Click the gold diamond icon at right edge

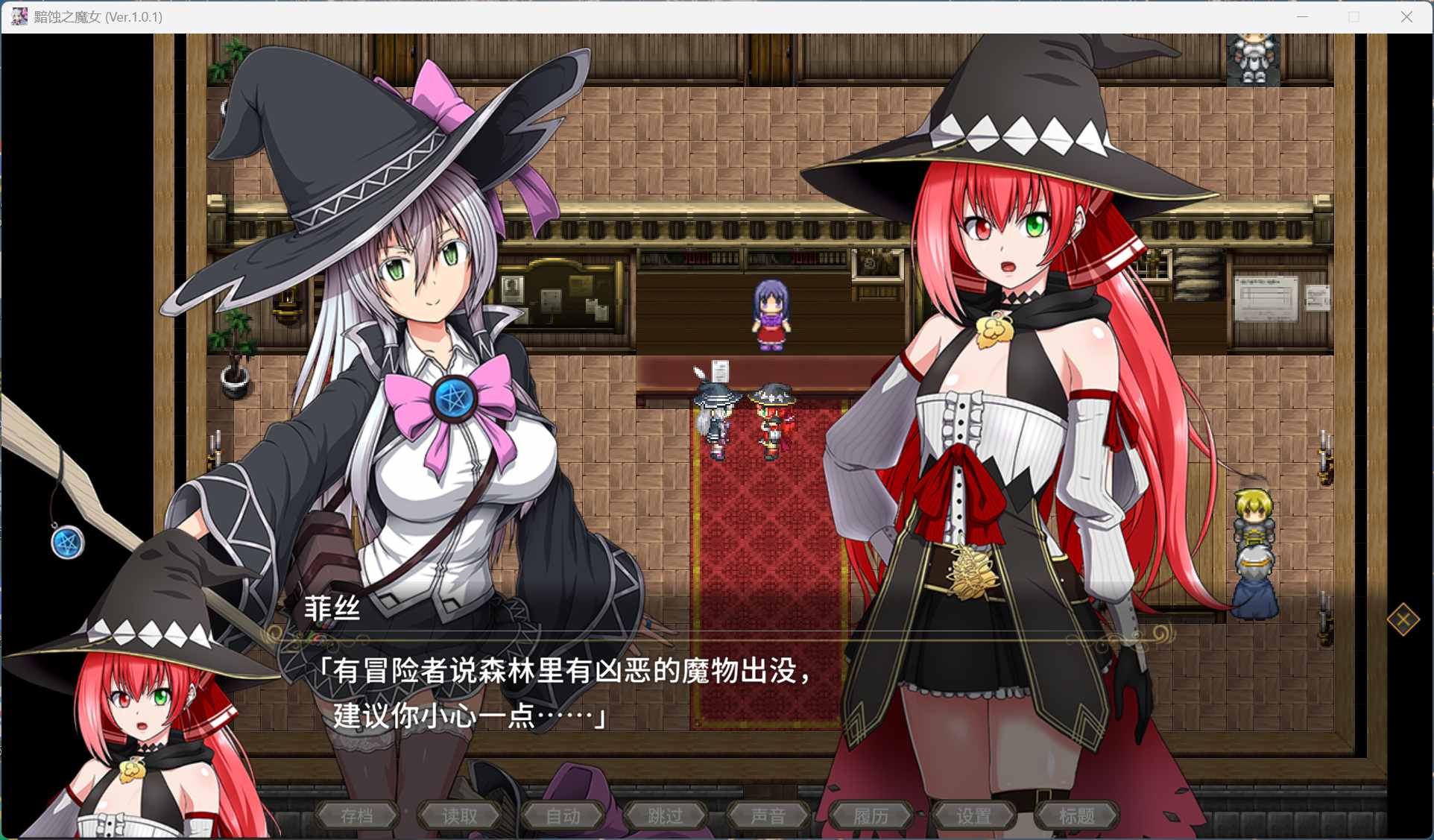click(1404, 619)
